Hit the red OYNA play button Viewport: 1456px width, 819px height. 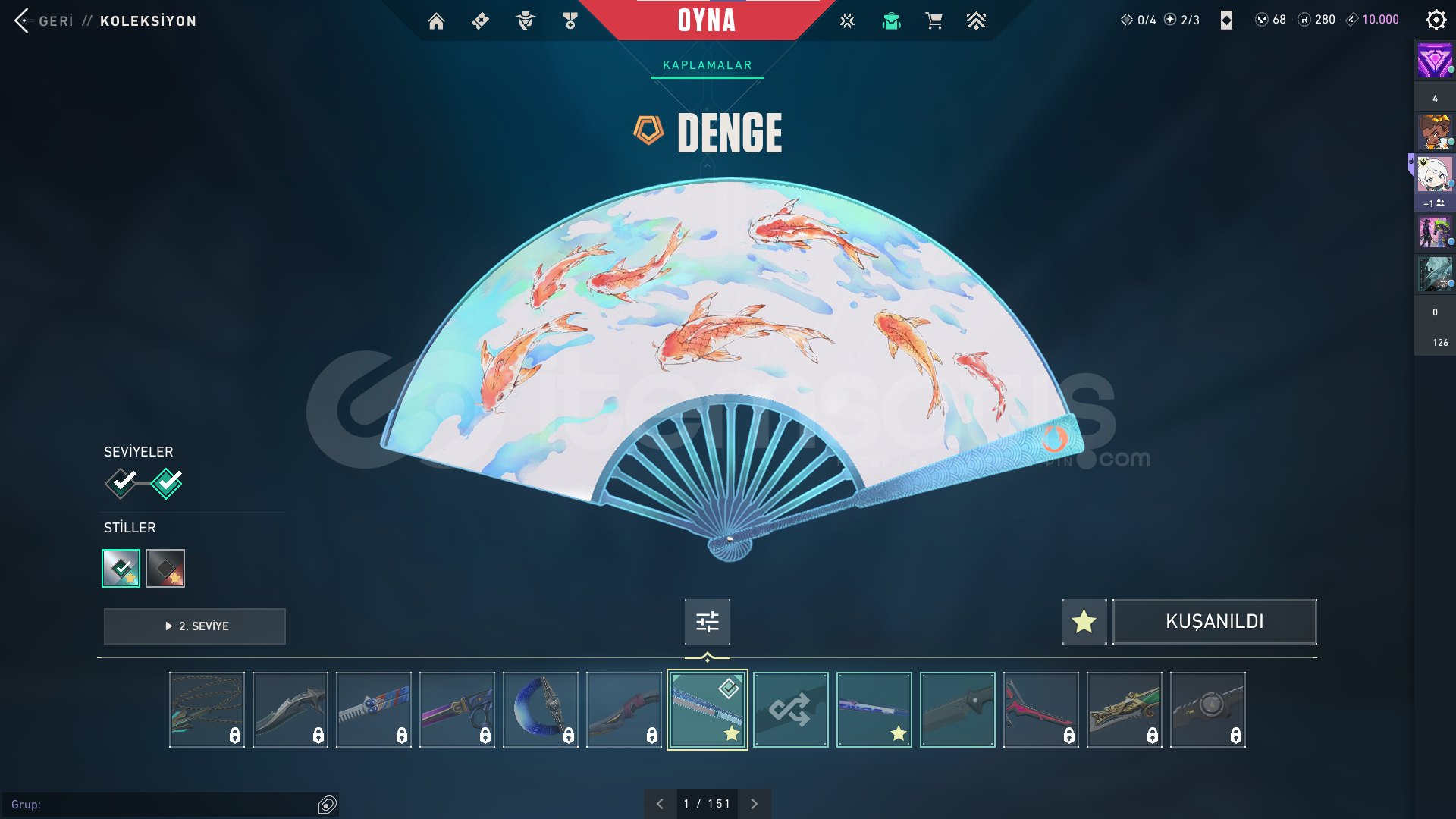coord(707,20)
